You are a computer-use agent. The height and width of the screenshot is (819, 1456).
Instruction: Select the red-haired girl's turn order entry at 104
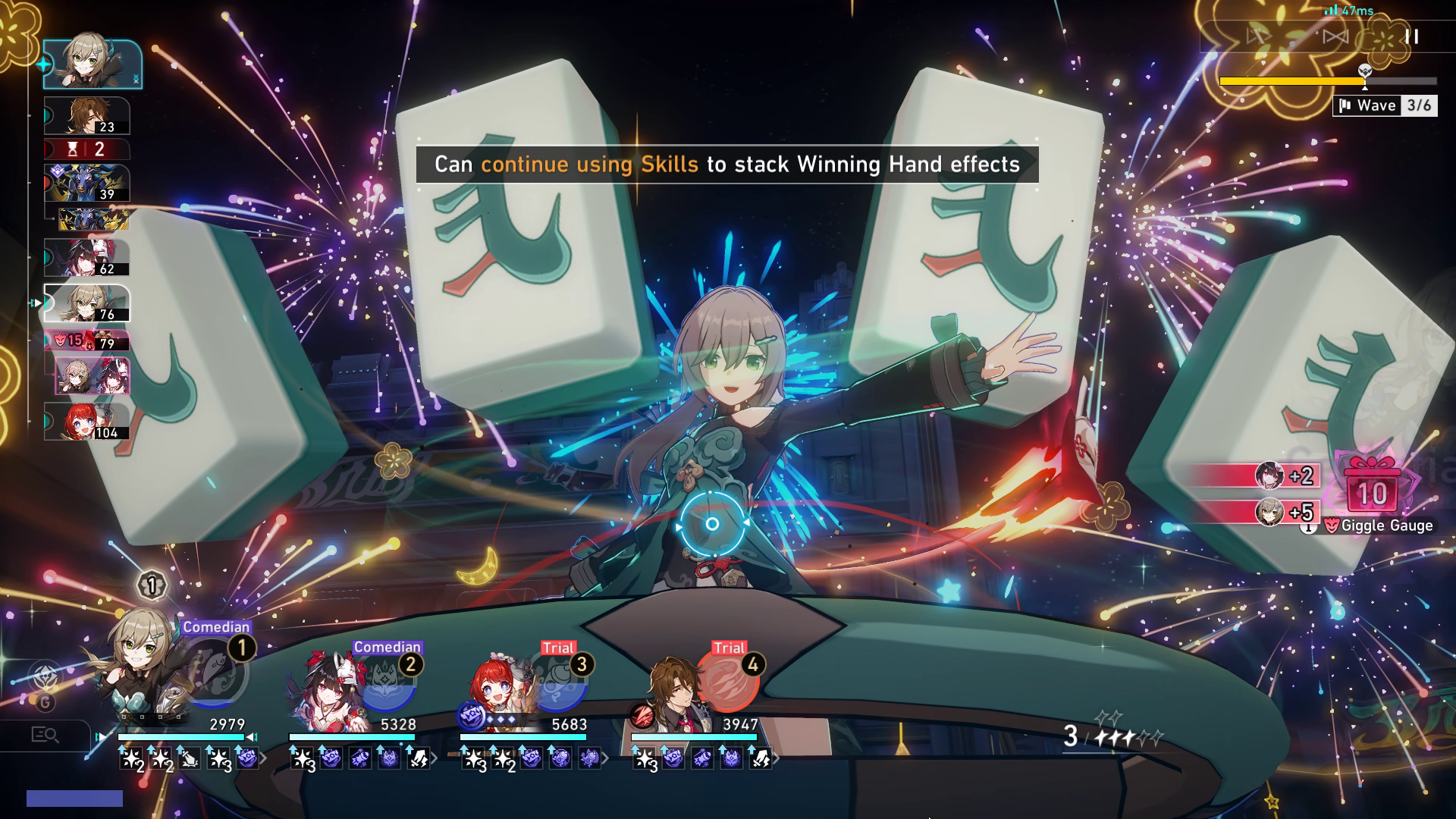tap(86, 422)
